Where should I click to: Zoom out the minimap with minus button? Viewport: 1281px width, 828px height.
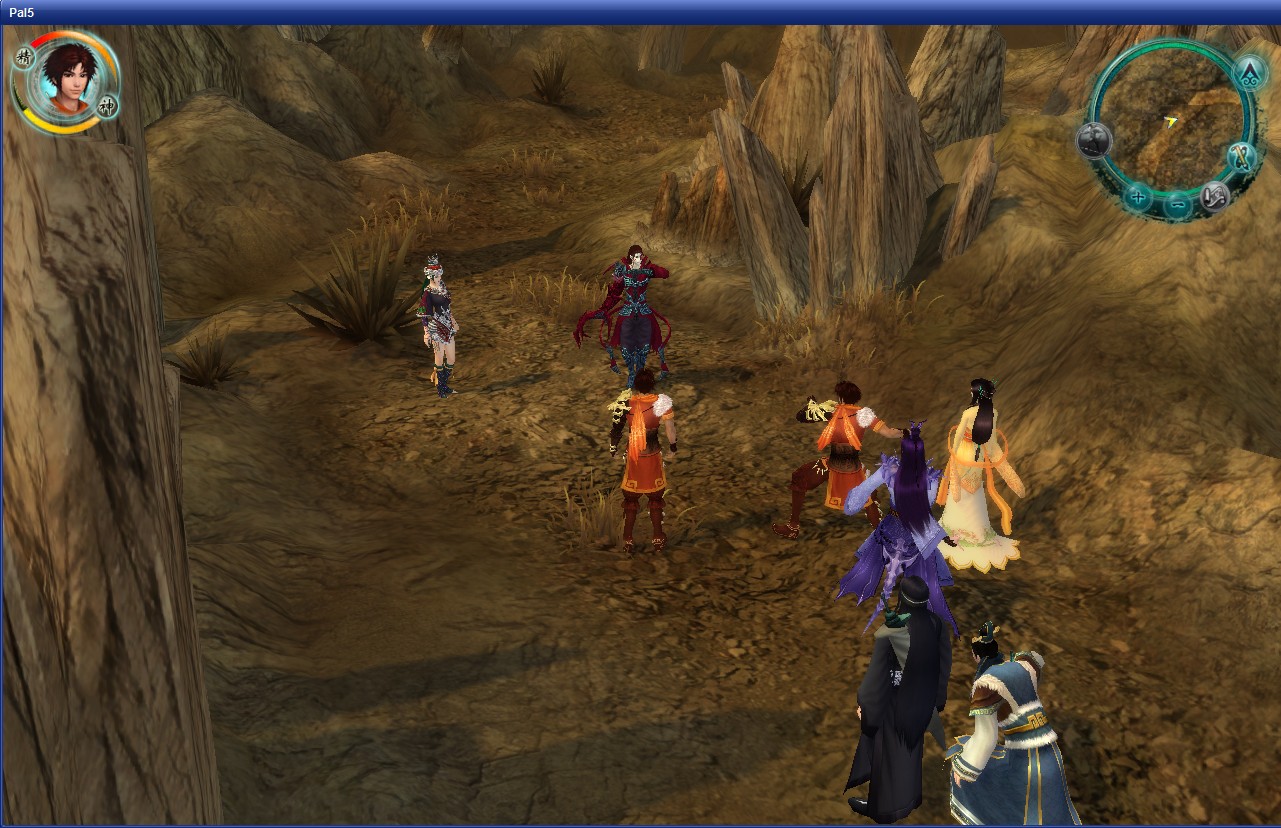[x=1178, y=206]
